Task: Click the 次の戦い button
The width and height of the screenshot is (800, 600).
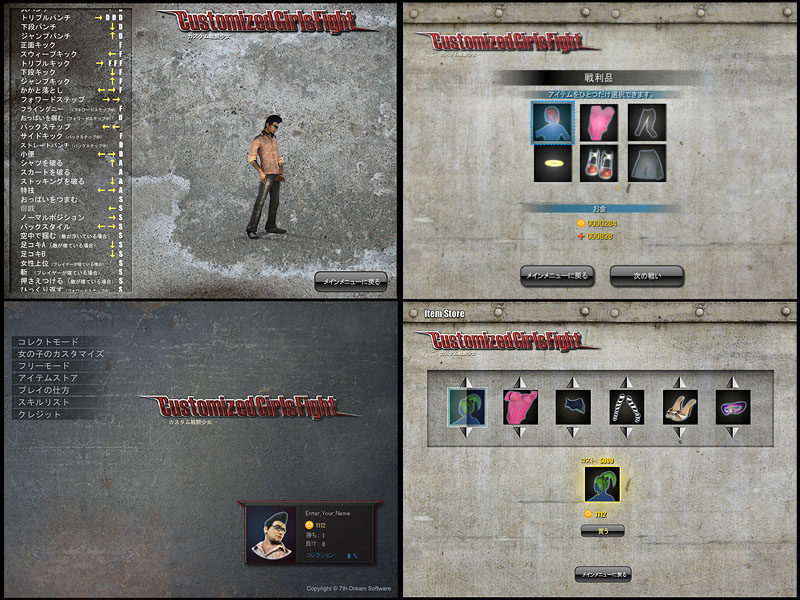Action: (x=646, y=275)
